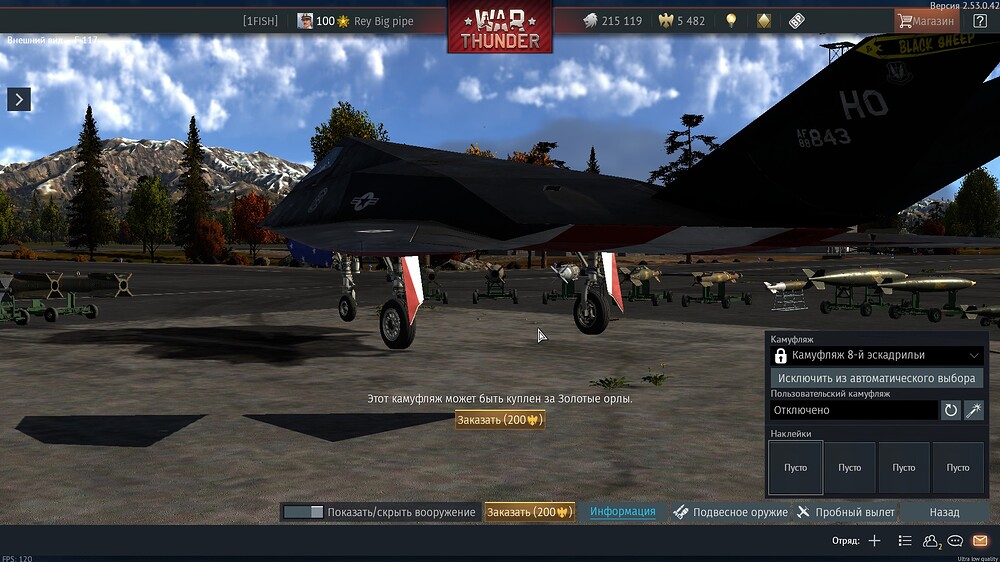Click the magic wand camouflage icon
This screenshot has width=1000, height=562.
[973, 410]
